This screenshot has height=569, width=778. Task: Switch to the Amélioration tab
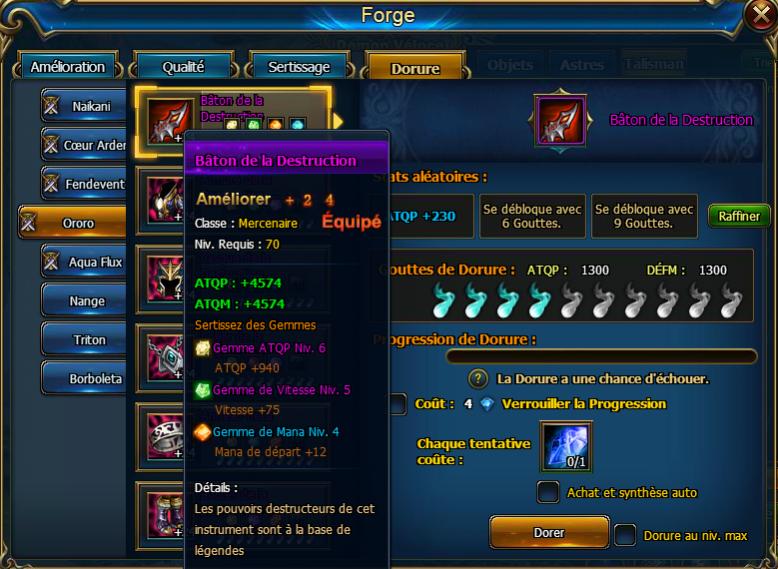tap(68, 67)
